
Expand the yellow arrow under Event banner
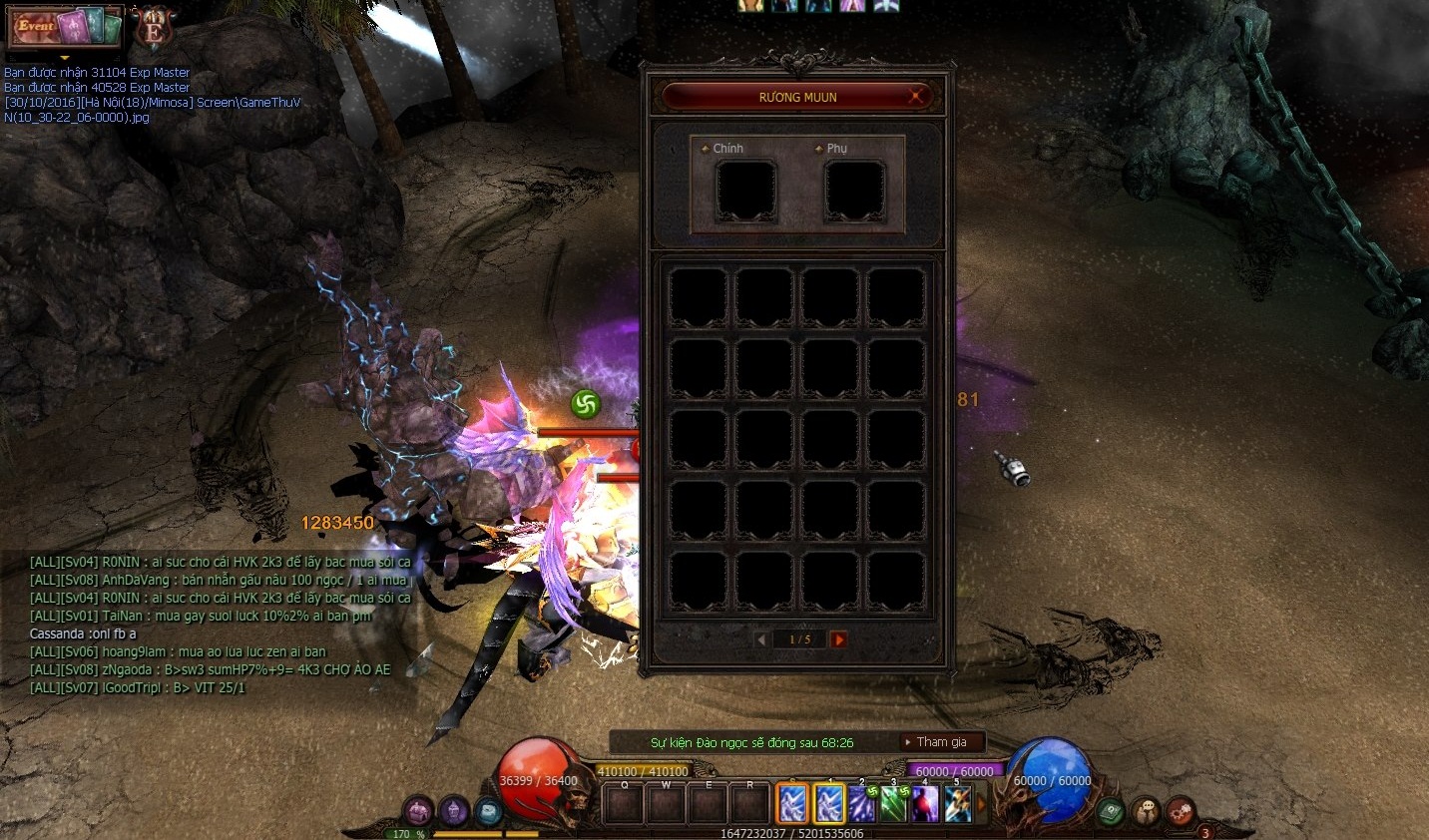click(x=65, y=58)
